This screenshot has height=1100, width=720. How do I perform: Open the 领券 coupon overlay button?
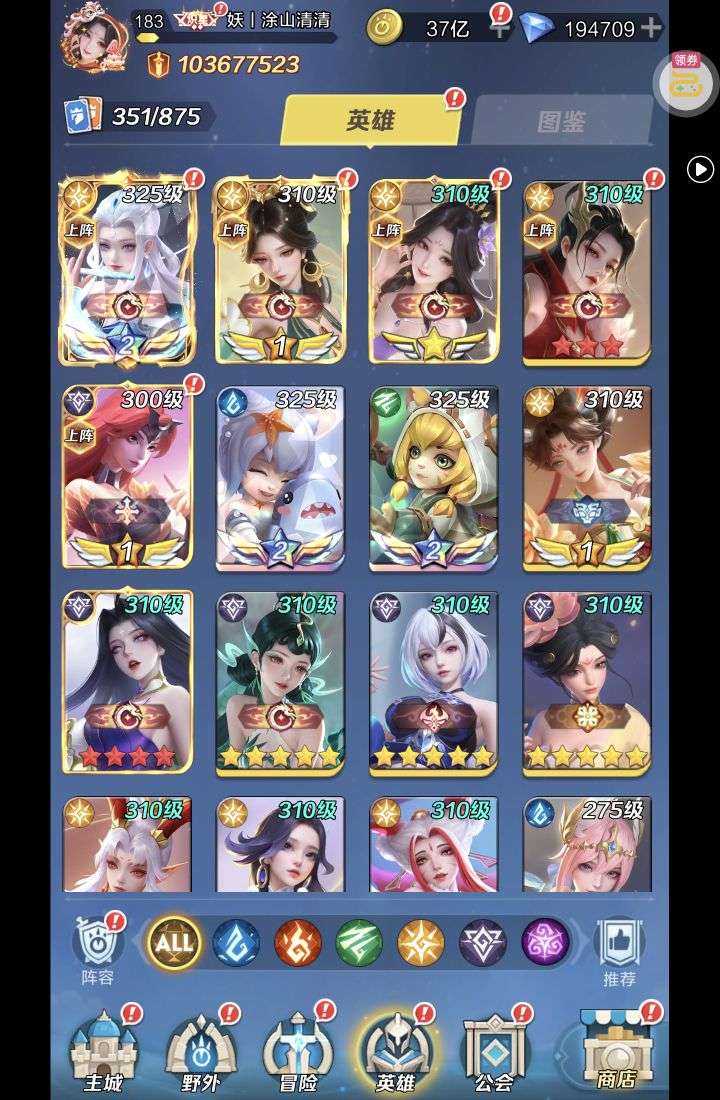coord(685,80)
